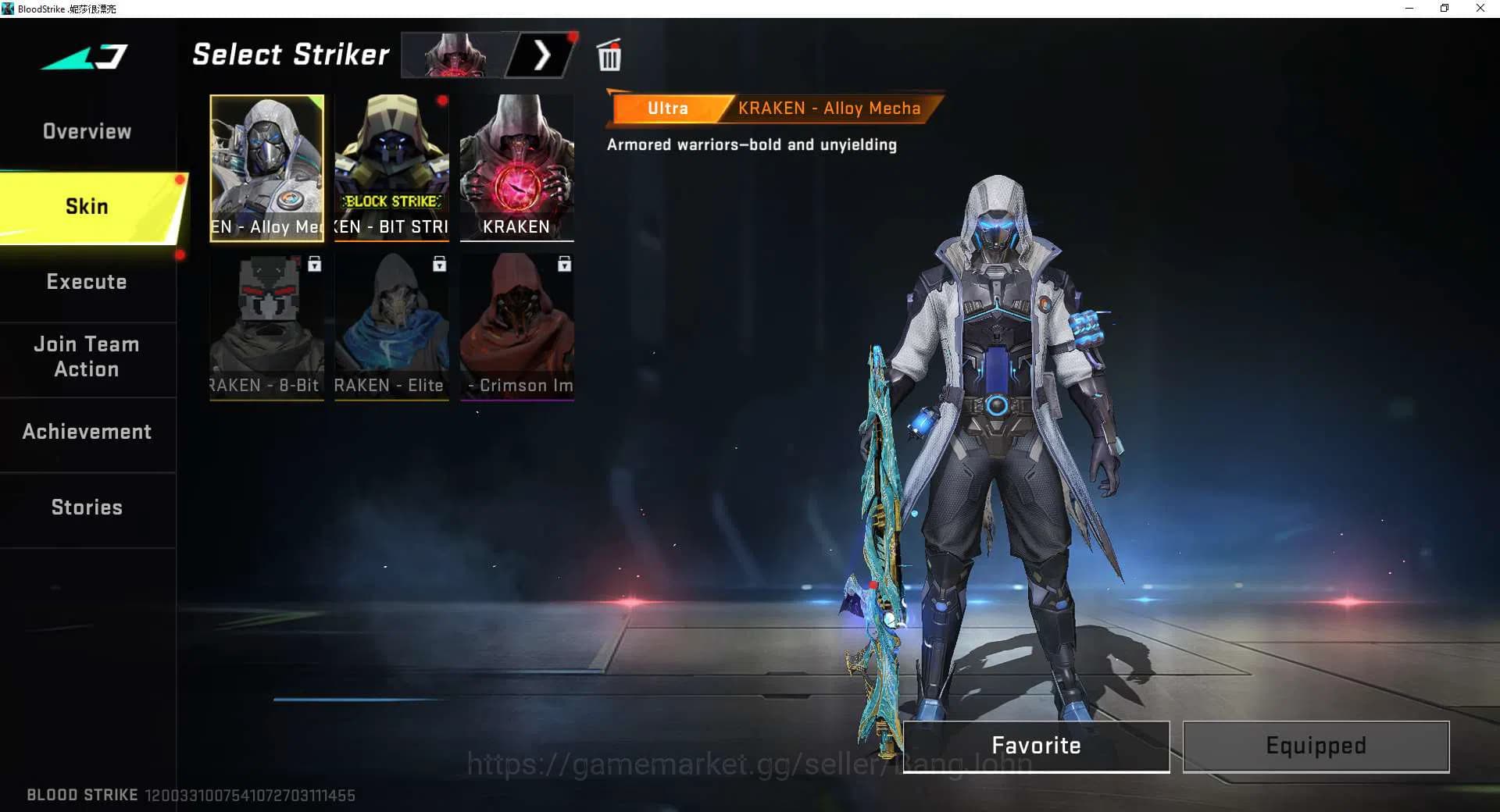Click the Favorite button
Viewport: 1500px width, 812px height.
(x=1035, y=746)
